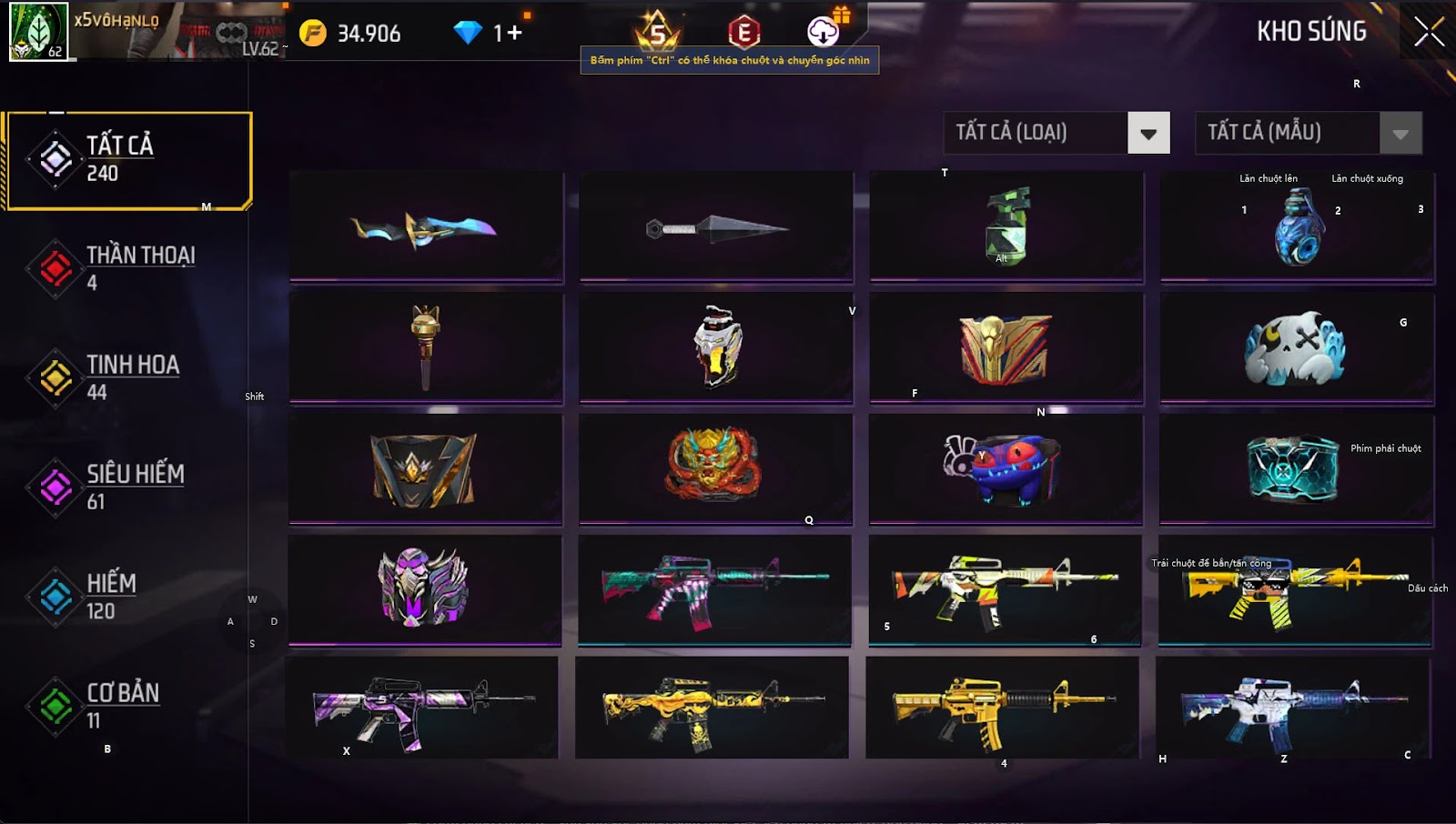Choose the solid gold M4A1 skin
Screen dimensions: 1456x824
tap(1001, 708)
